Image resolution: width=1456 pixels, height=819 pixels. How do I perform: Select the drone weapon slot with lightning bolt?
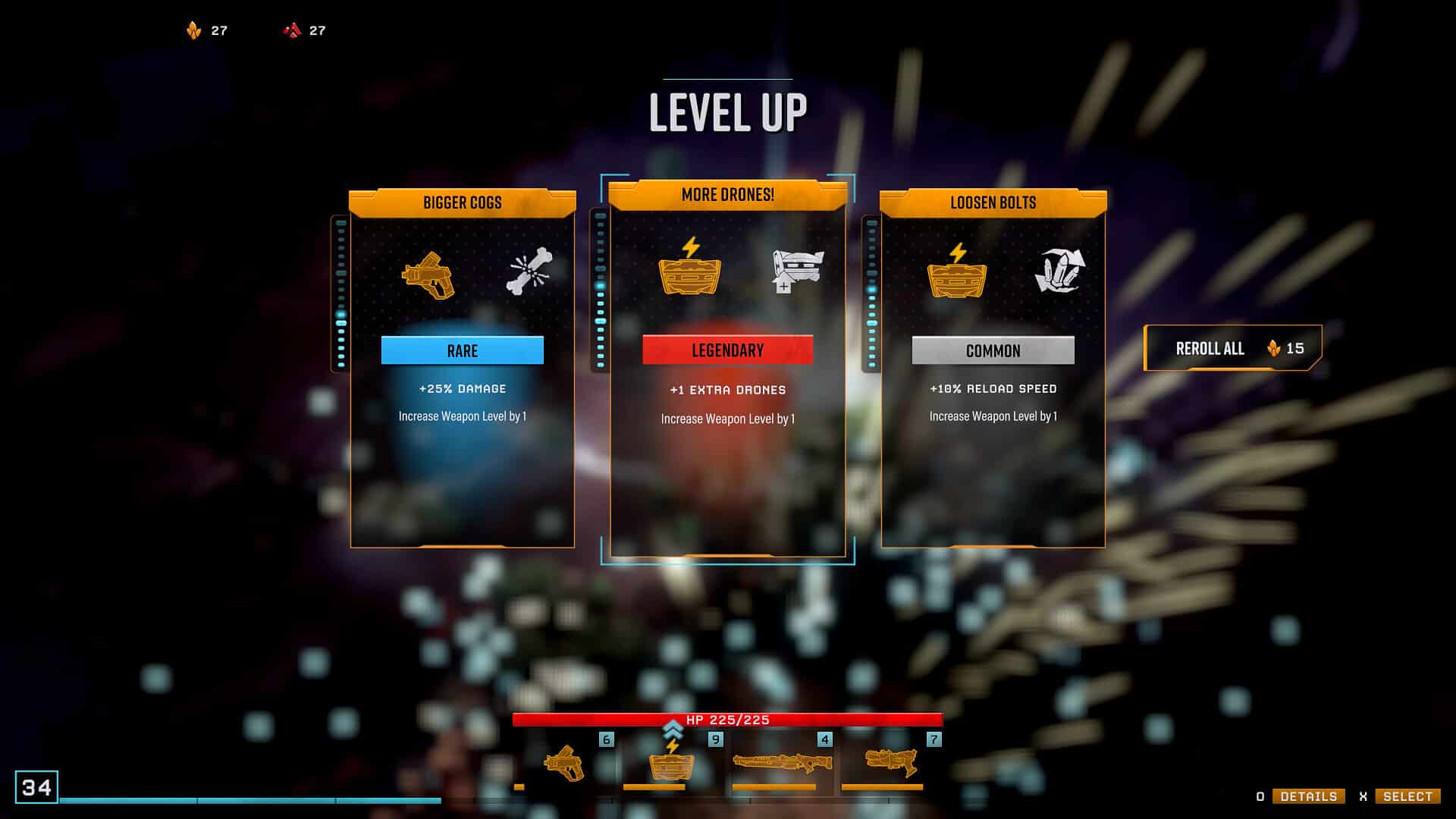[x=671, y=763]
